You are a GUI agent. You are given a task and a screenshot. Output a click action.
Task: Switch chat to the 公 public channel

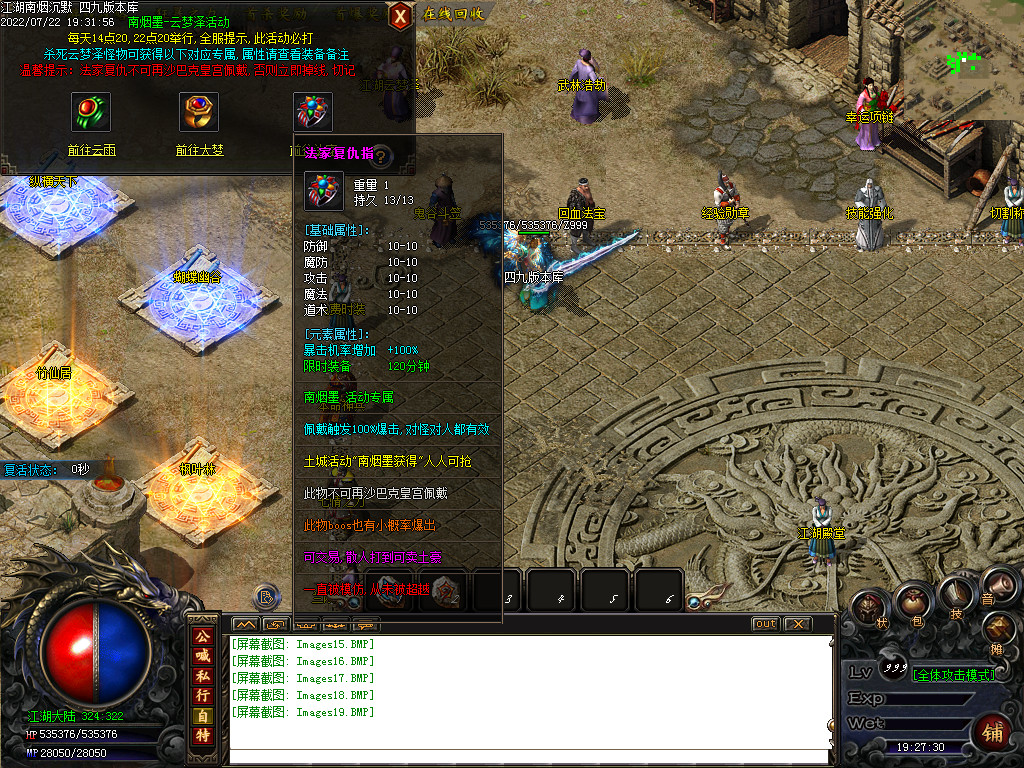point(203,636)
